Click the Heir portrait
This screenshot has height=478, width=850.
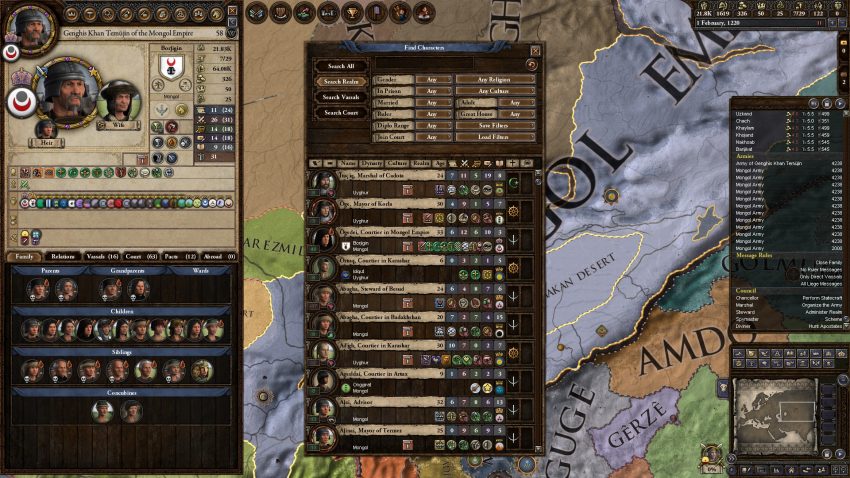(46, 131)
